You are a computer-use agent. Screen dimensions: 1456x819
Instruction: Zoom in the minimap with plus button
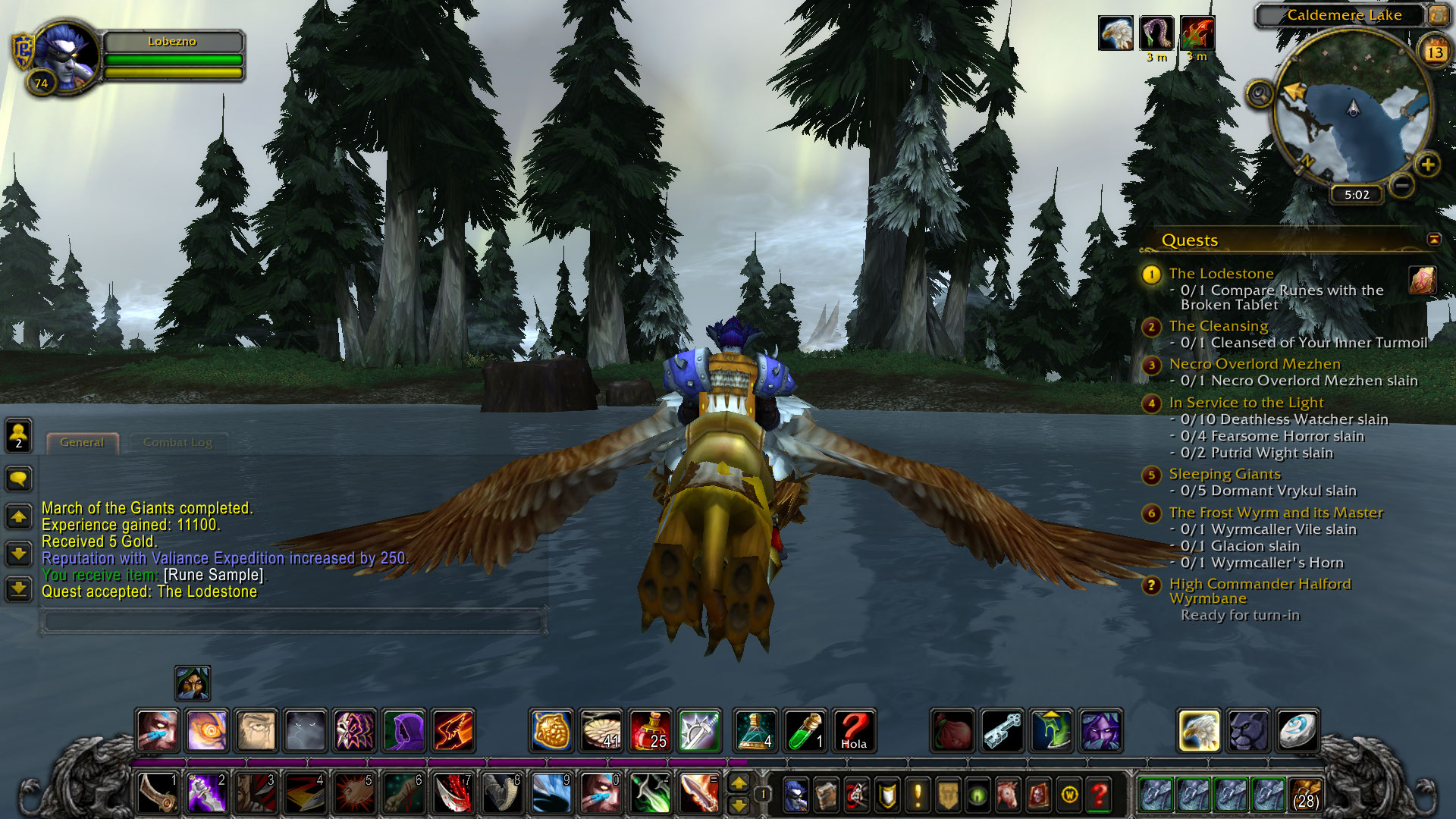(x=1427, y=164)
